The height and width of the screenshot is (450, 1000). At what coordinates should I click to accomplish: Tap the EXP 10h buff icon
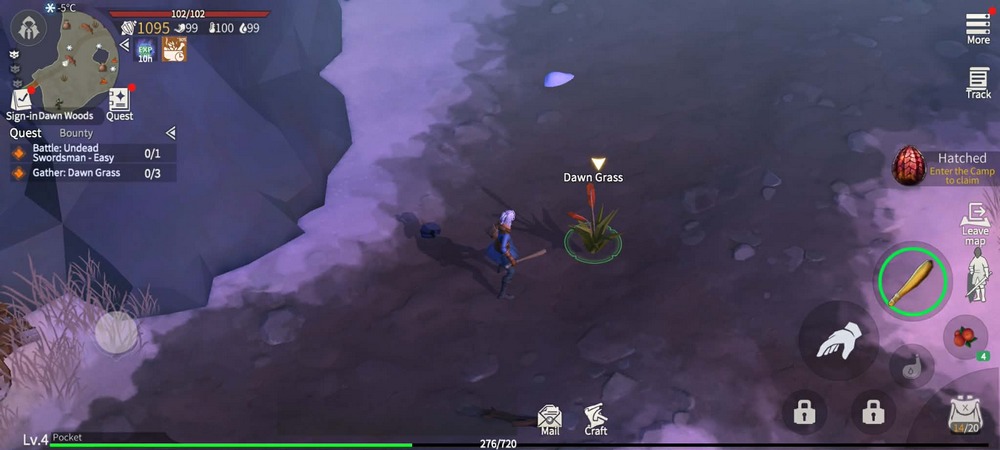point(145,49)
